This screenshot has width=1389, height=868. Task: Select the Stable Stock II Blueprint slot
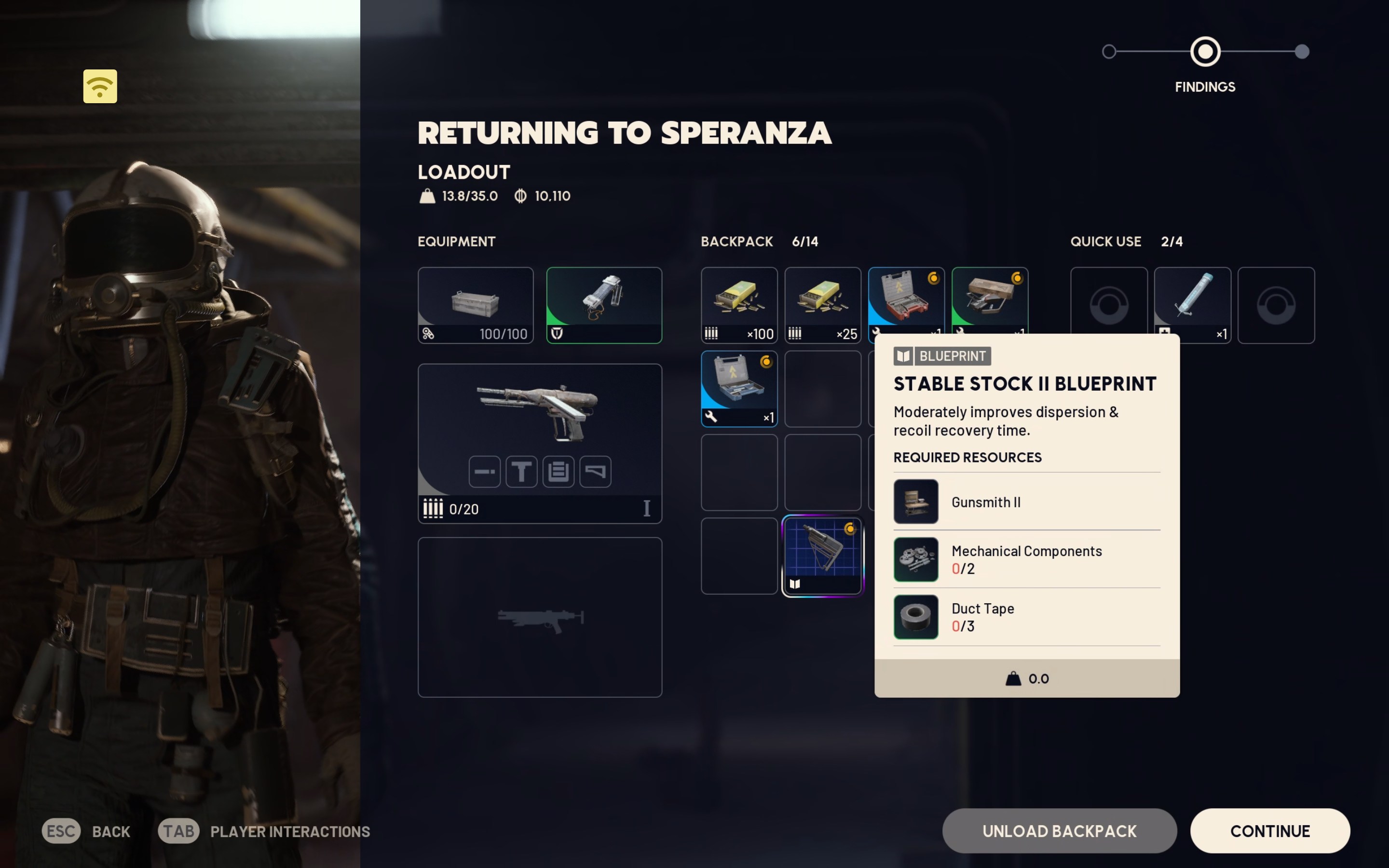pos(822,555)
